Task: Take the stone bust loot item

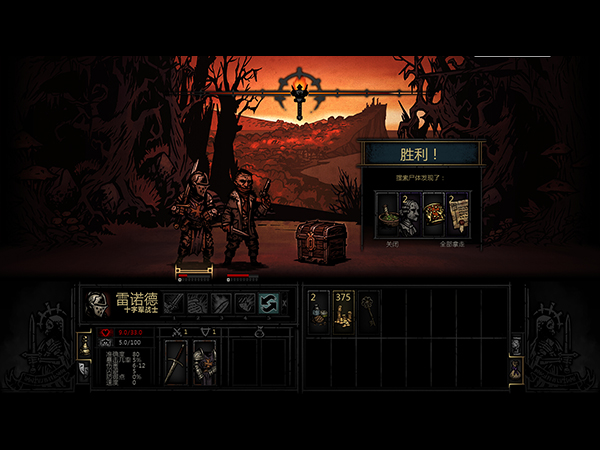Action: coord(410,214)
